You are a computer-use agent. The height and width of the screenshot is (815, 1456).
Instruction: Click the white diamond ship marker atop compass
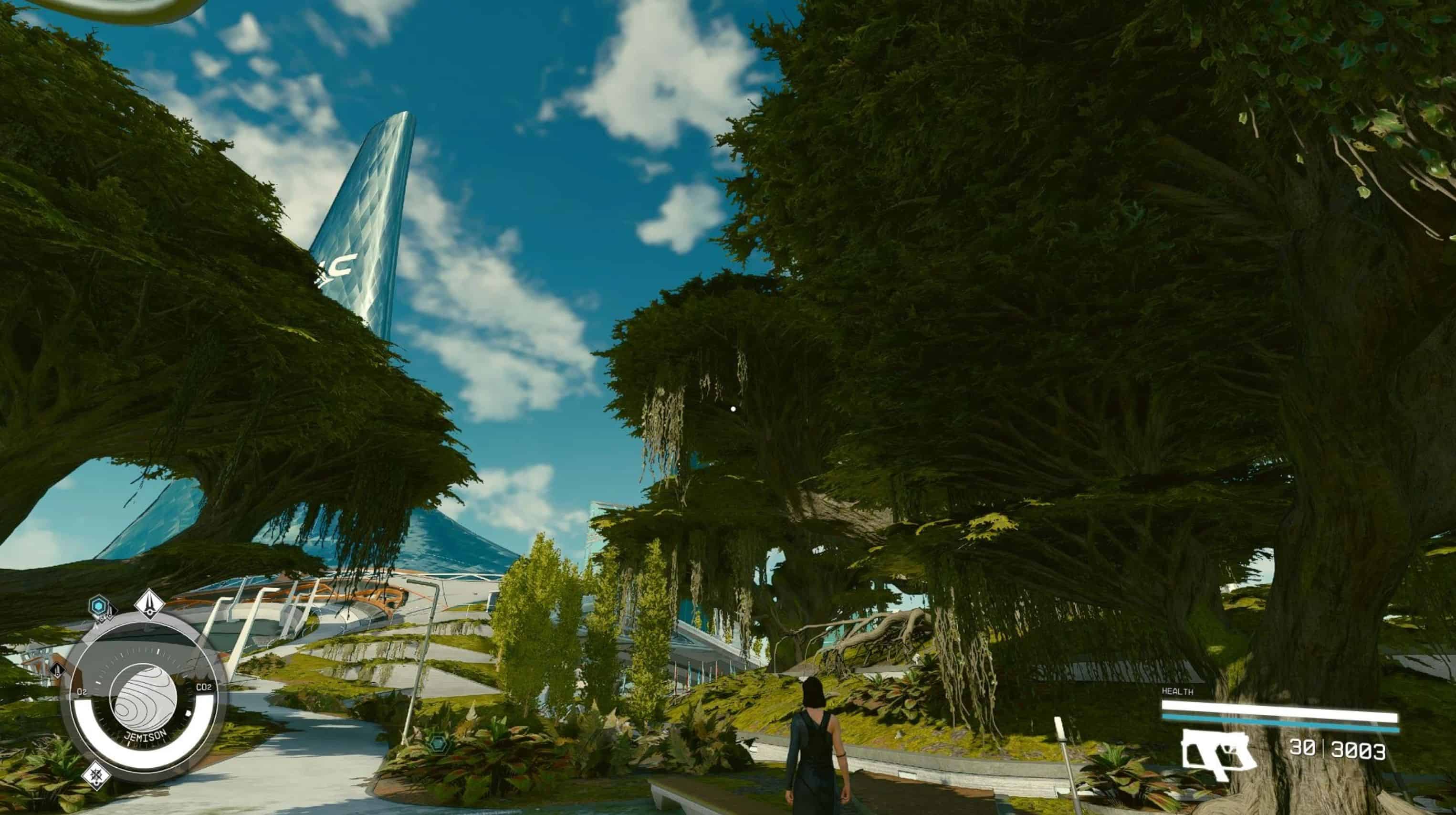(x=150, y=604)
